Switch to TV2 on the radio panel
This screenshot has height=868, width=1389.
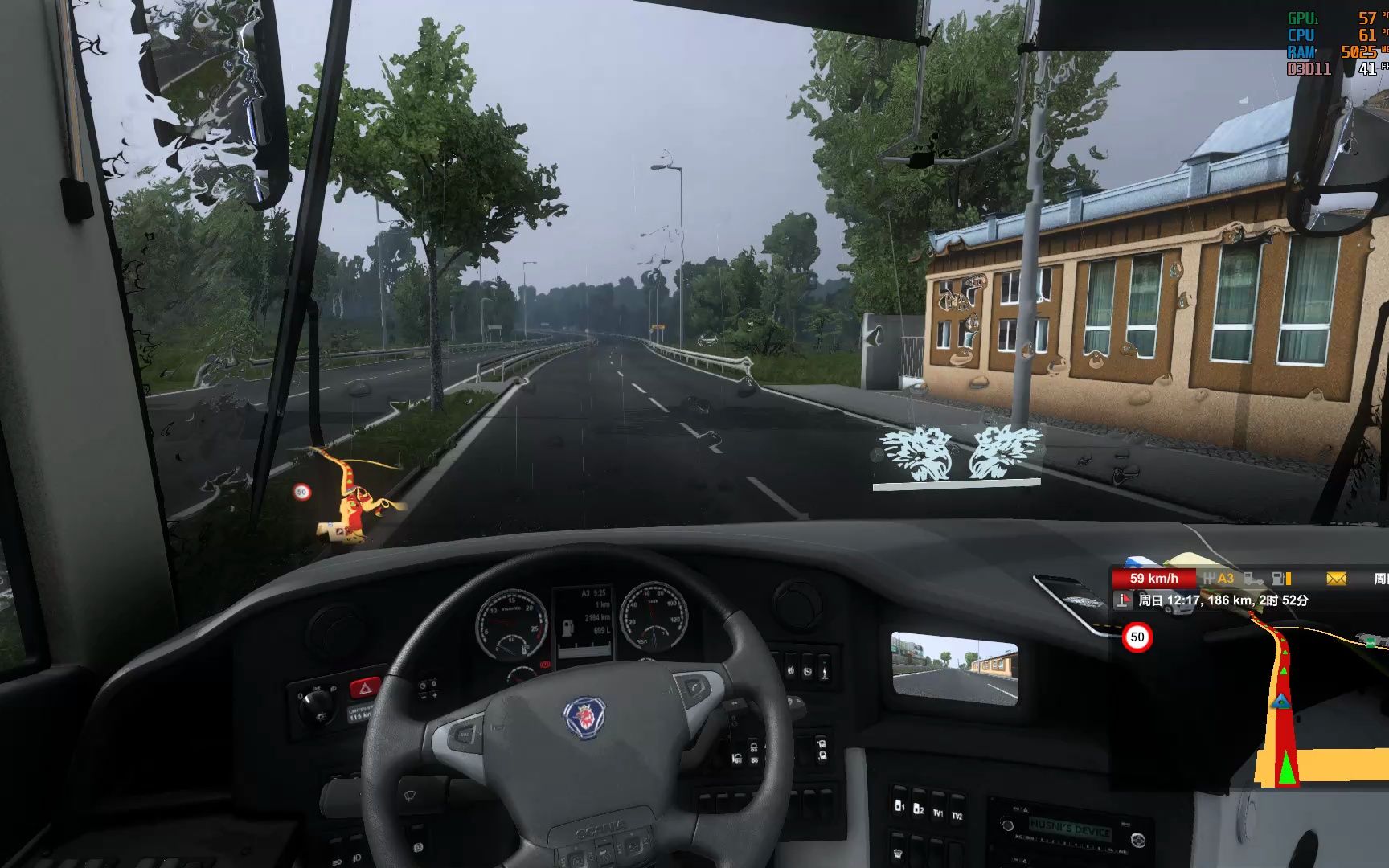click(957, 816)
